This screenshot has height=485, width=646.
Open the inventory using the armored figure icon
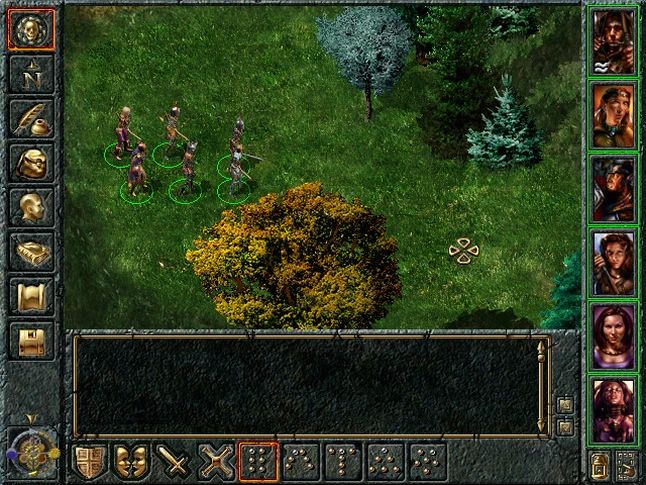click(x=30, y=162)
